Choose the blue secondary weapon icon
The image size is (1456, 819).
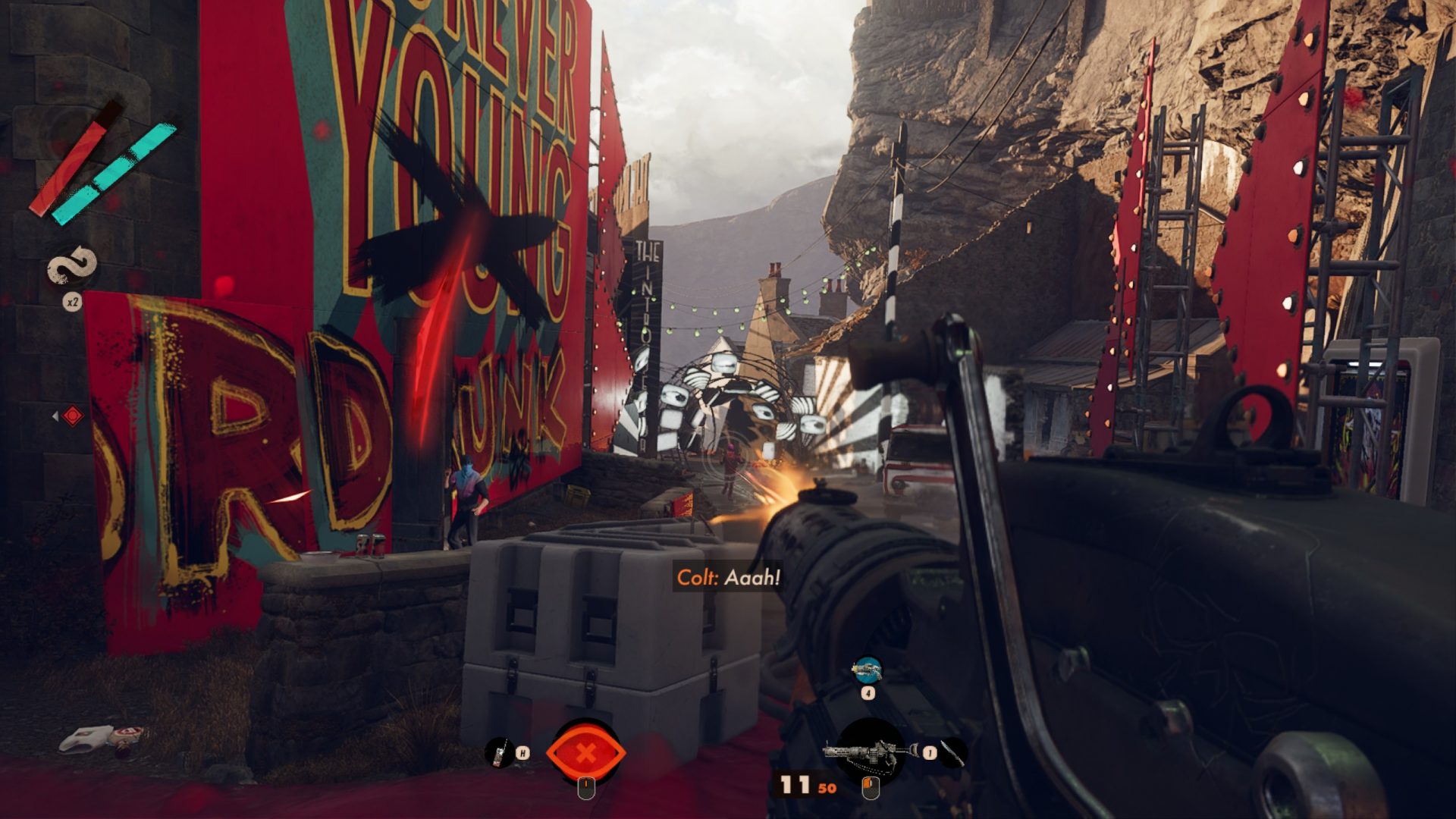[x=867, y=670]
